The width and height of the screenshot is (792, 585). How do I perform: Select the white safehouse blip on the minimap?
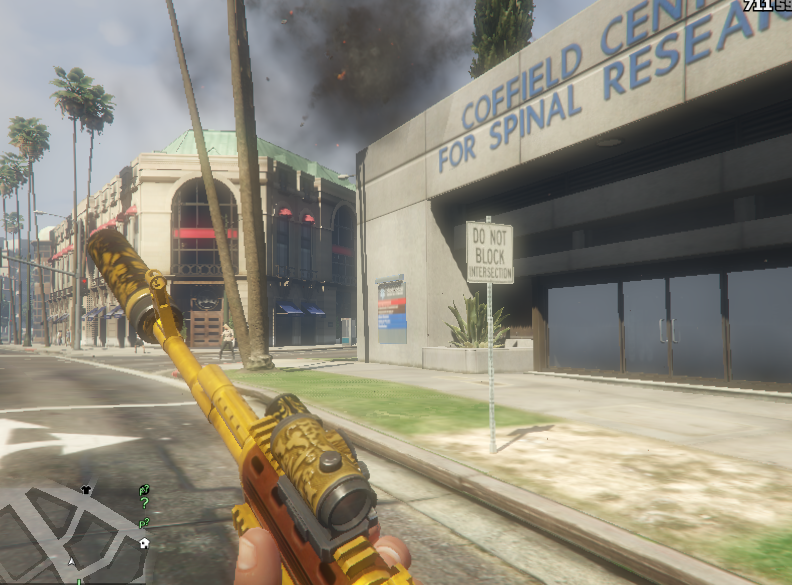(x=144, y=543)
